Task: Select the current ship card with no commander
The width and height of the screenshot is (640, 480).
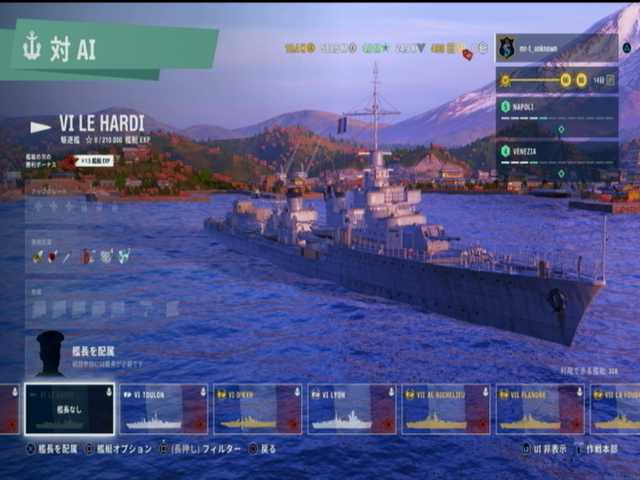Action: click(x=70, y=410)
